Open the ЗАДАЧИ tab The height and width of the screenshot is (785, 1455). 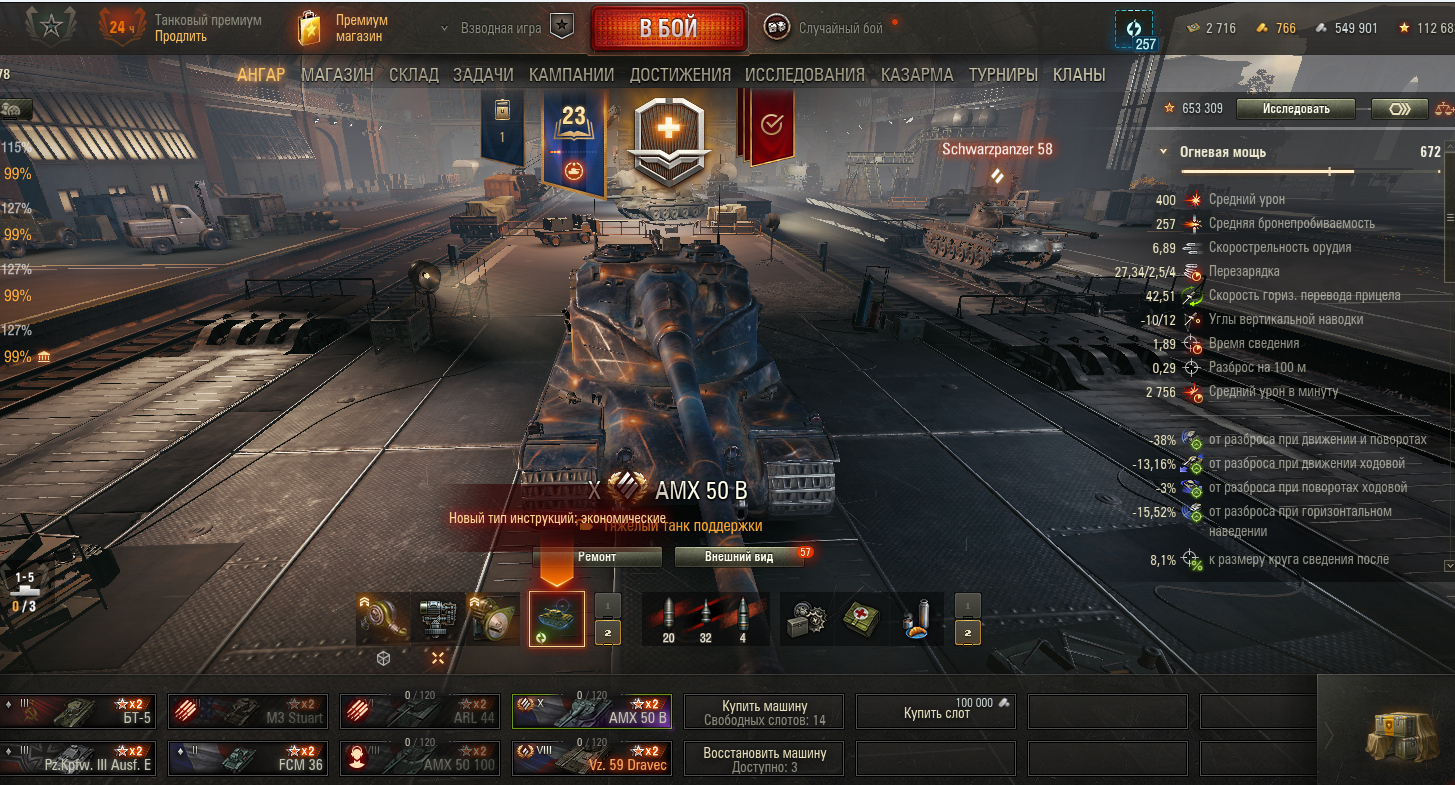[x=483, y=75]
